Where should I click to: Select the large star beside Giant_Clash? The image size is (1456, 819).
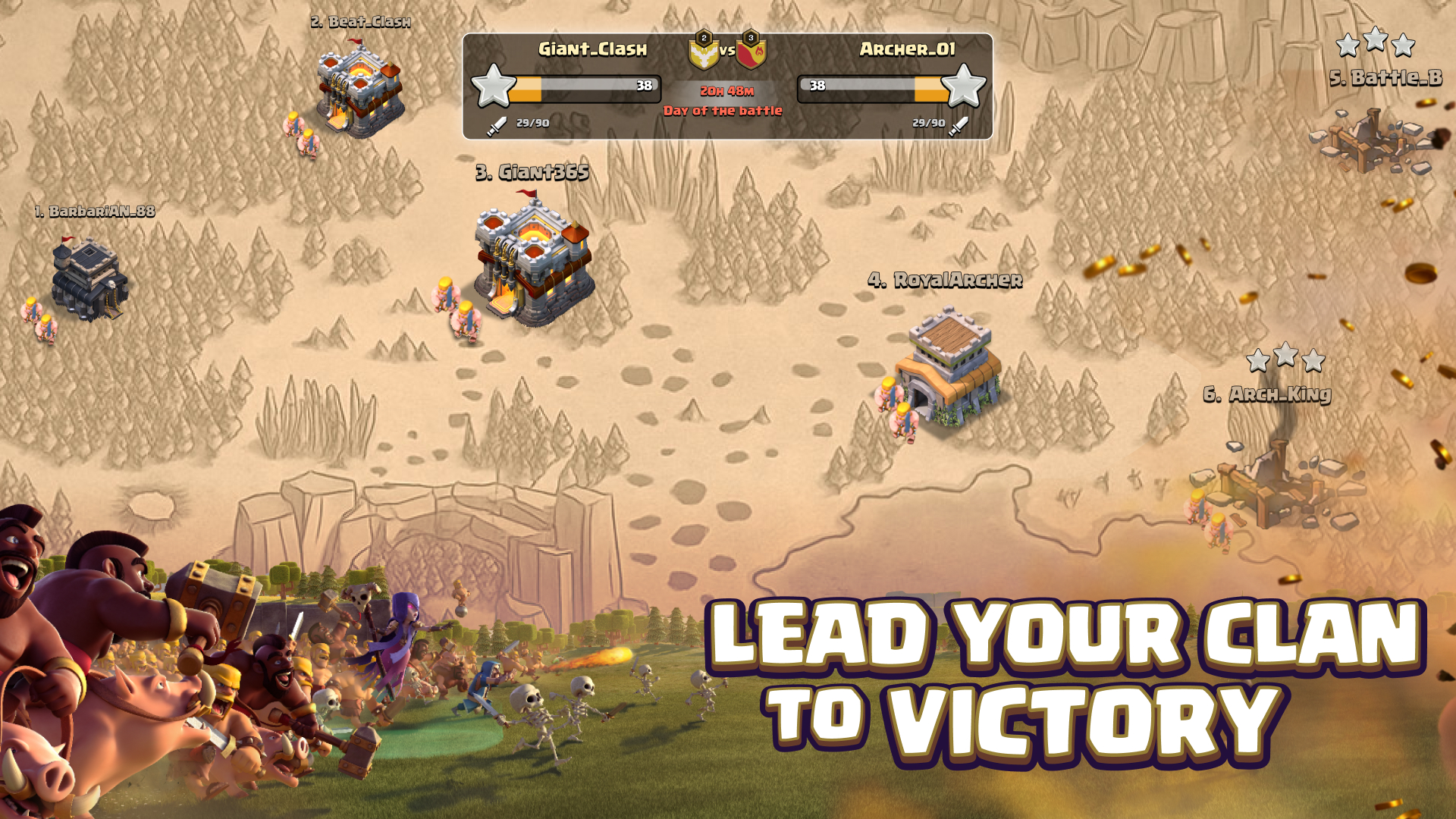coord(495,87)
